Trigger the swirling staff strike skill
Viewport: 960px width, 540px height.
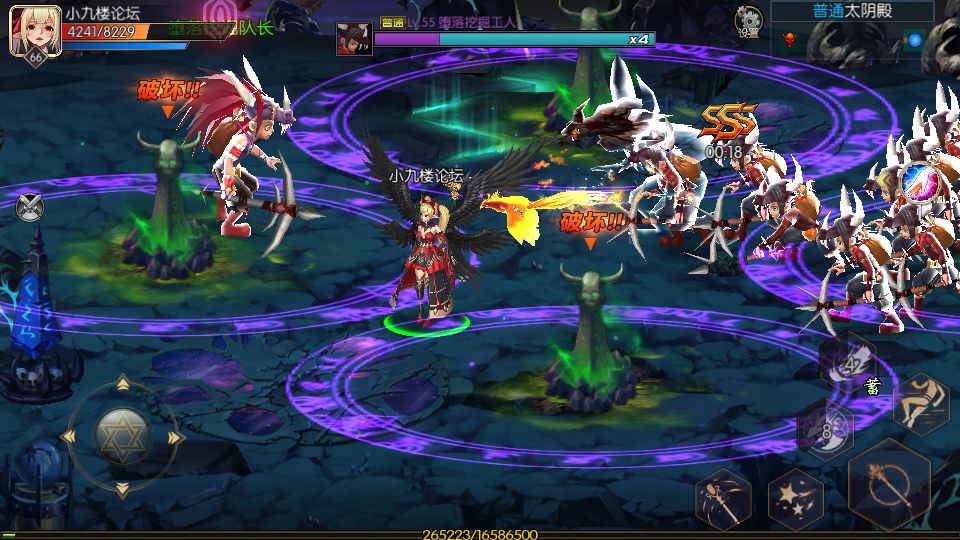pyautogui.click(x=723, y=498)
